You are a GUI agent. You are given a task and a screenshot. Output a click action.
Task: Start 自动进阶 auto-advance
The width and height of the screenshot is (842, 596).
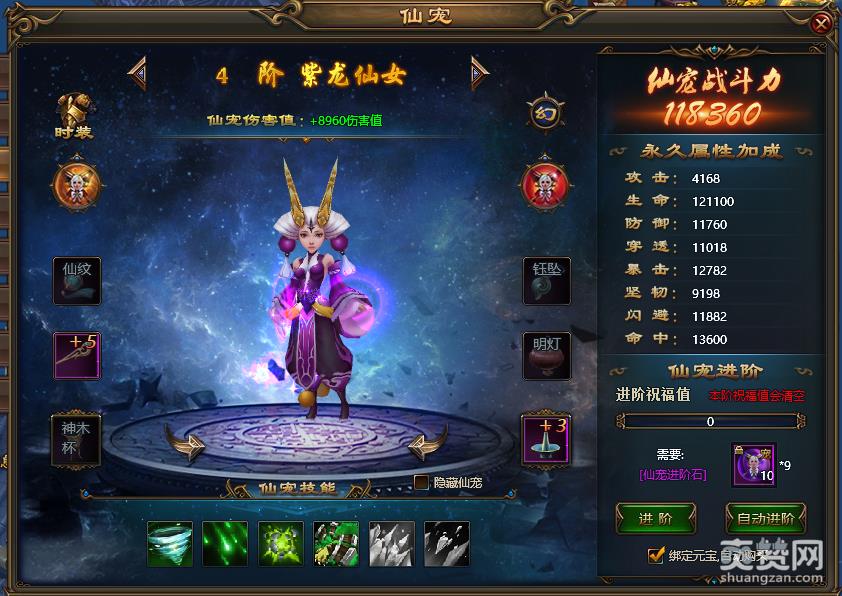[765, 518]
